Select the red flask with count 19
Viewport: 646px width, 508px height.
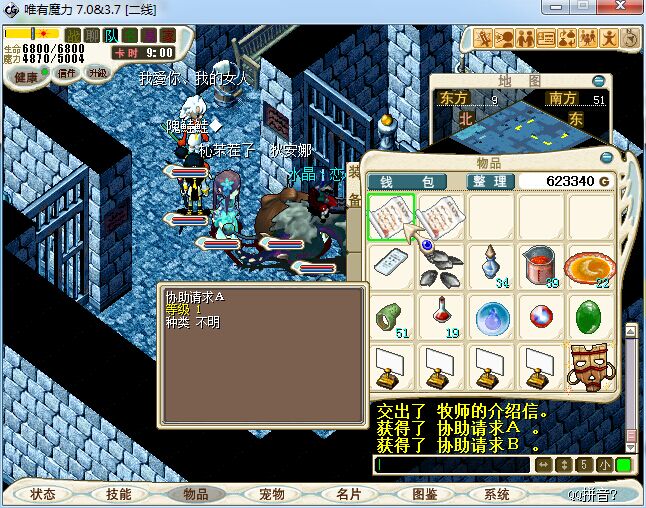click(440, 317)
